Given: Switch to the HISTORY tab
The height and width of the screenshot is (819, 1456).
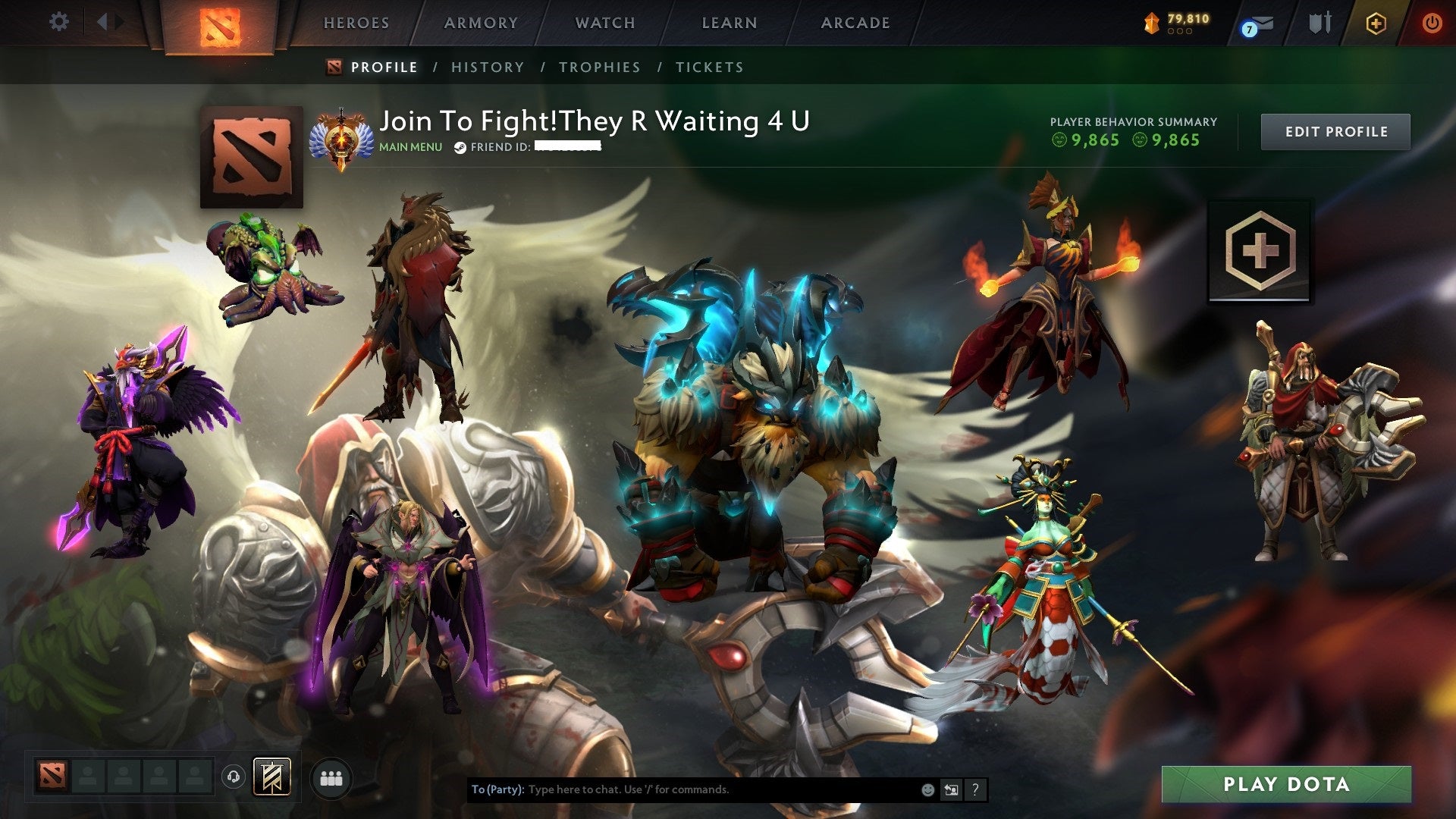Looking at the screenshot, I should [x=487, y=67].
